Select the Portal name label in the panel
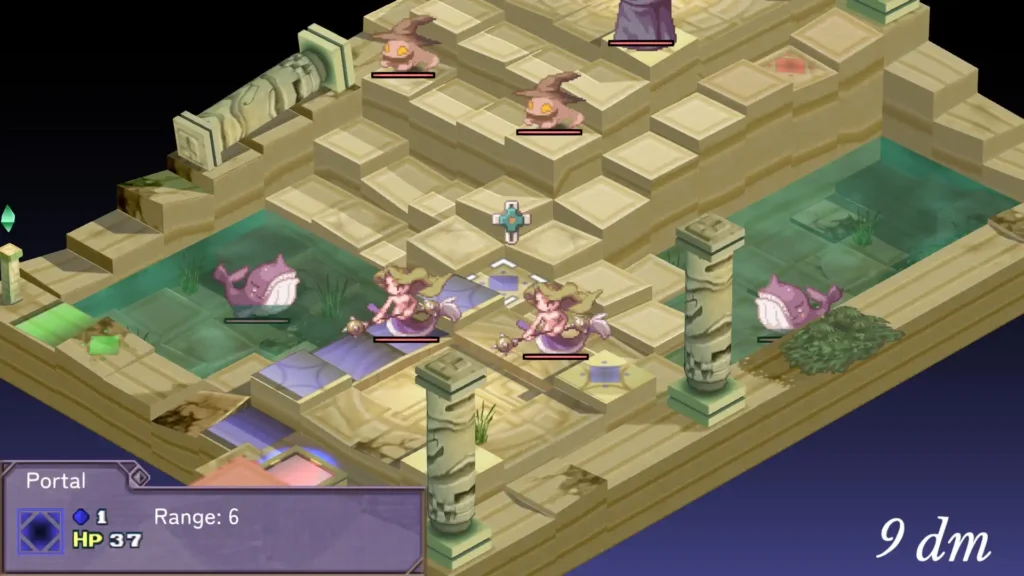 point(56,481)
